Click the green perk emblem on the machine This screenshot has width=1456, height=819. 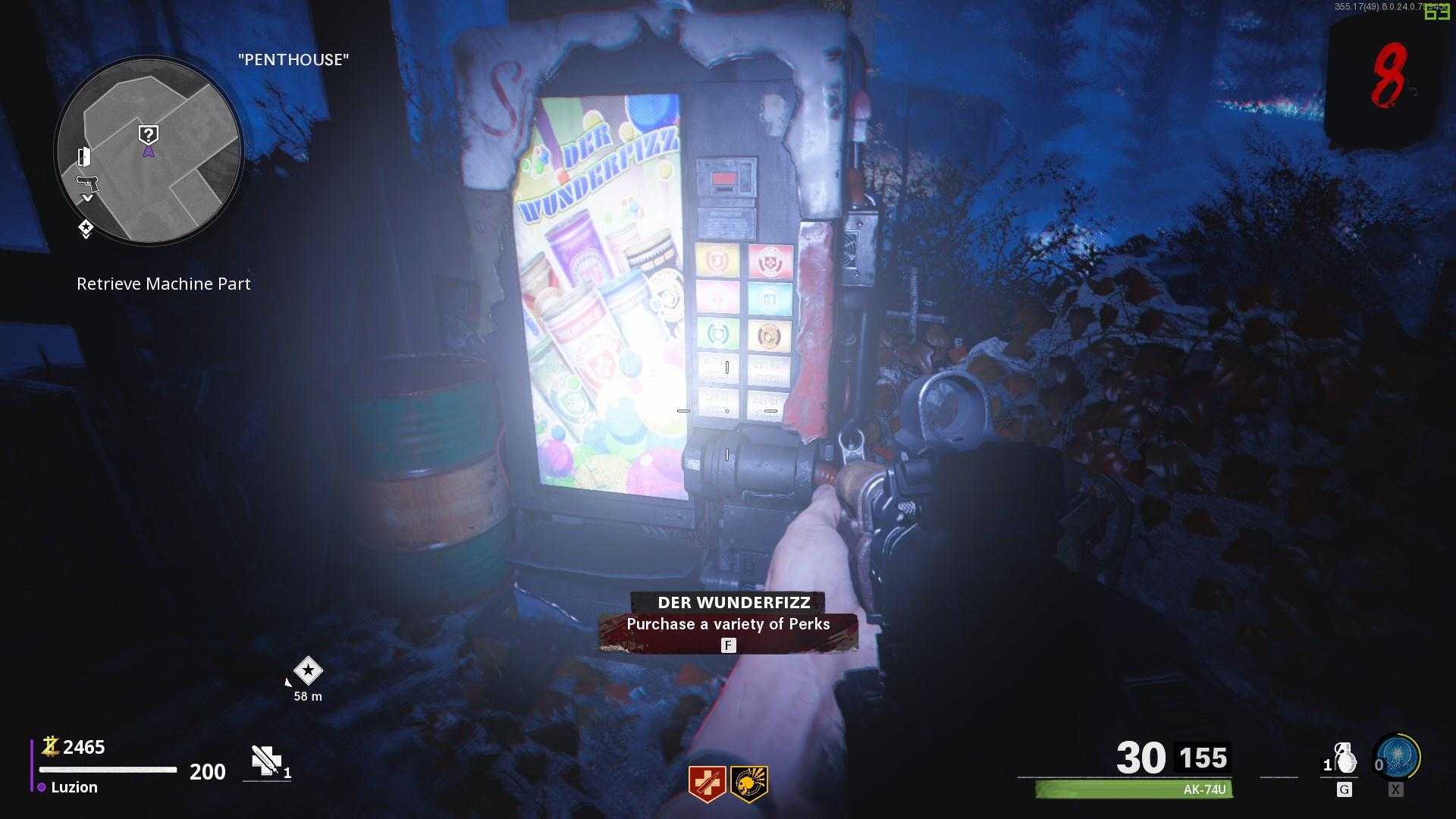click(x=717, y=334)
